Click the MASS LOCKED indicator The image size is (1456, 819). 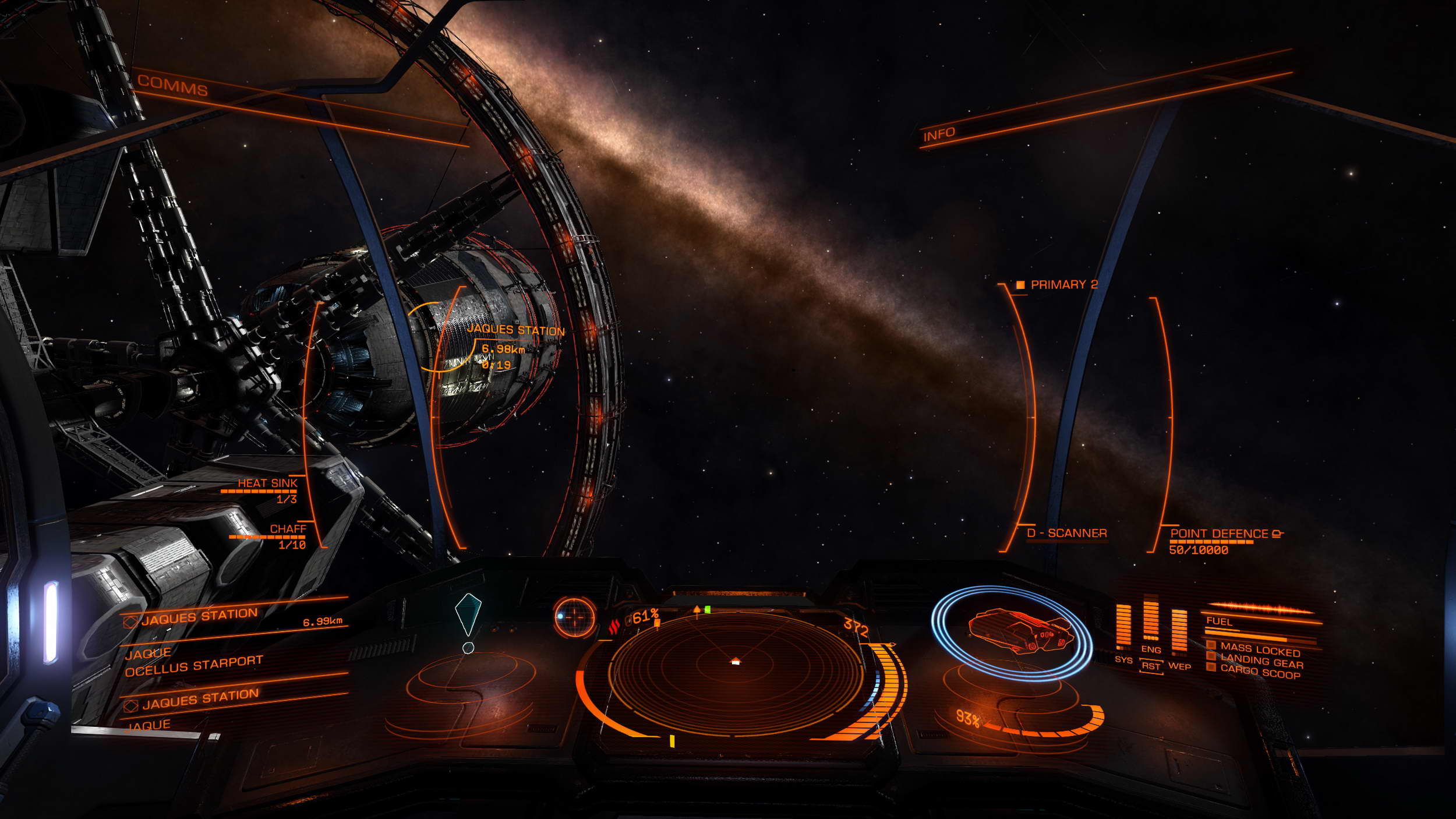point(1260,649)
